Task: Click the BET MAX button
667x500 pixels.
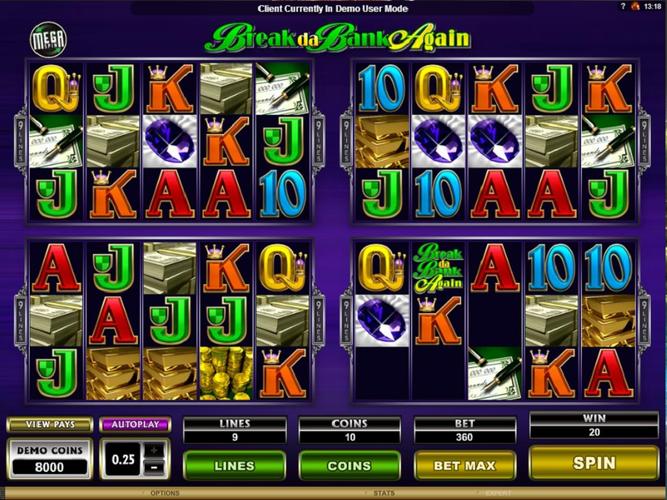Action: click(465, 465)
